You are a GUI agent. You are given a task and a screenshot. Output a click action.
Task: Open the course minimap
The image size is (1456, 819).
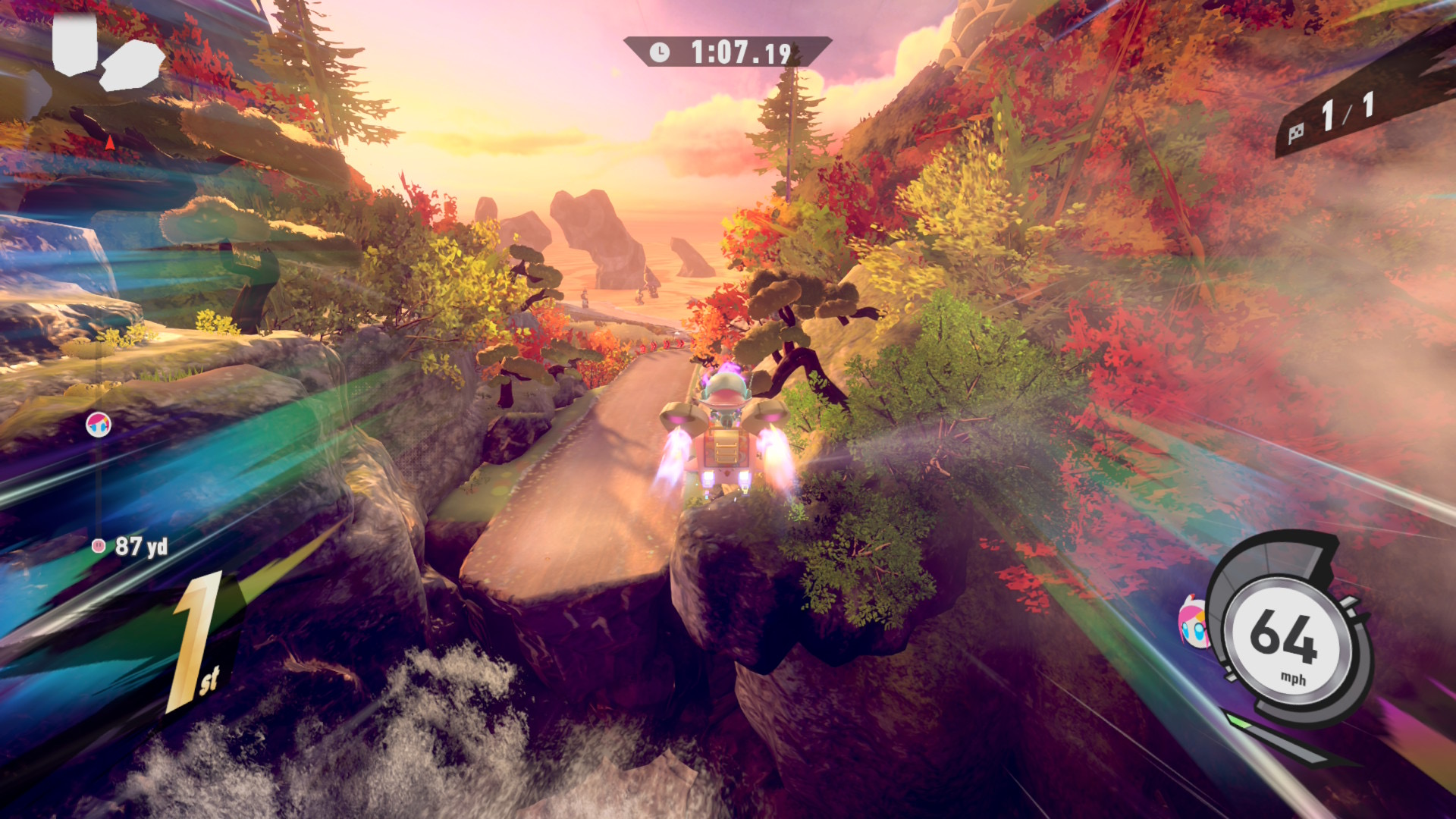point(107,55)
